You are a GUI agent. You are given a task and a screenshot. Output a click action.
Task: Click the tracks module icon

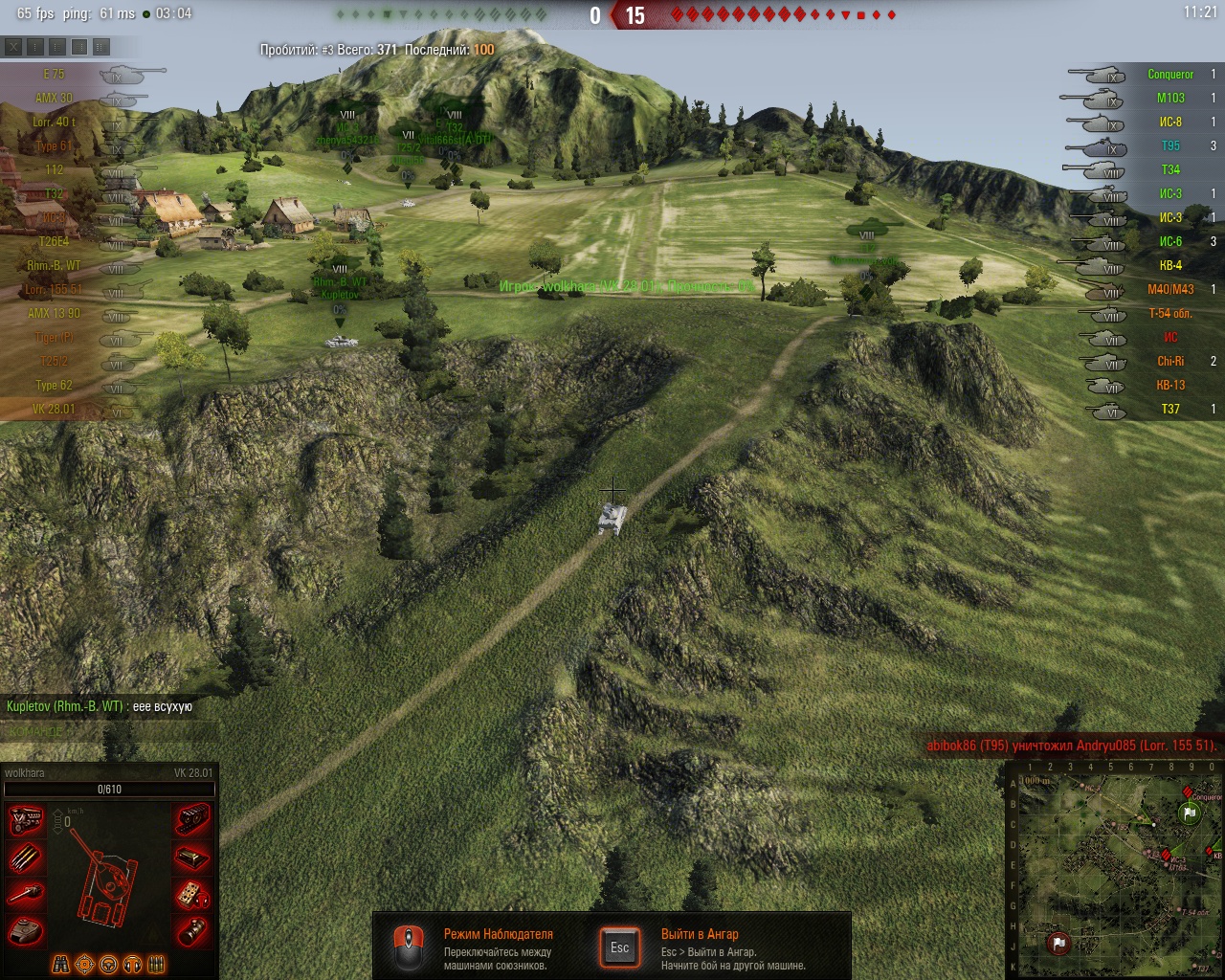[192, 821]
